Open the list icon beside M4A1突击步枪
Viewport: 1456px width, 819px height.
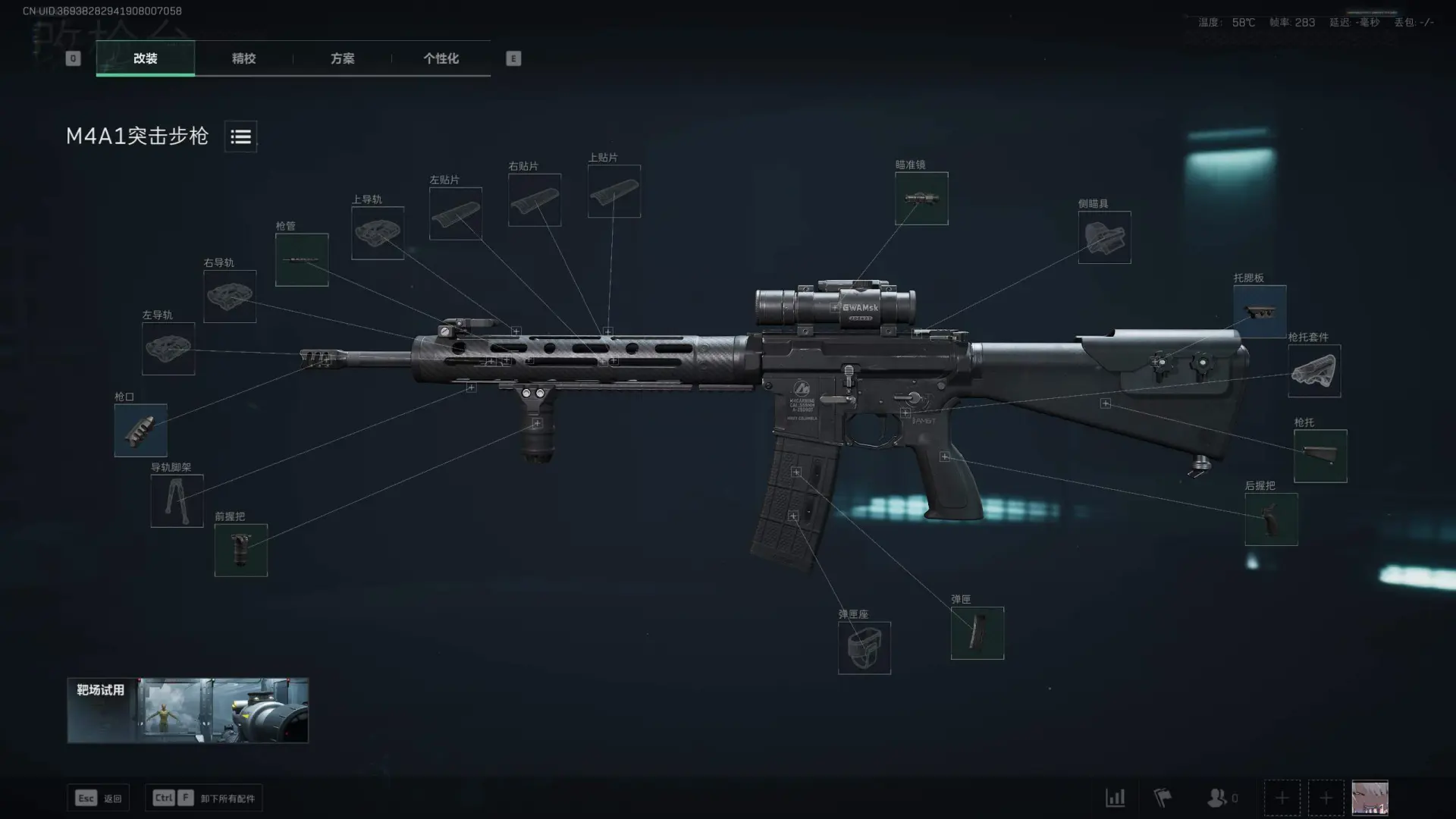(x=240, y=136)
